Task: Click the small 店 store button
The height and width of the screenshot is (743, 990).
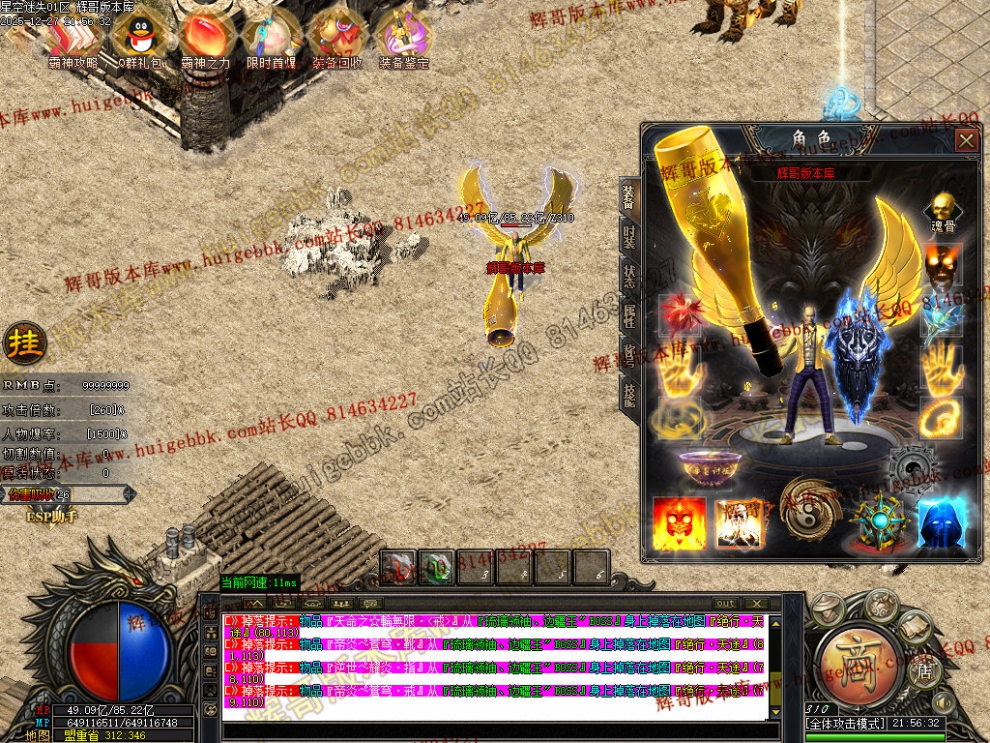Action: [x=923, y=671]
